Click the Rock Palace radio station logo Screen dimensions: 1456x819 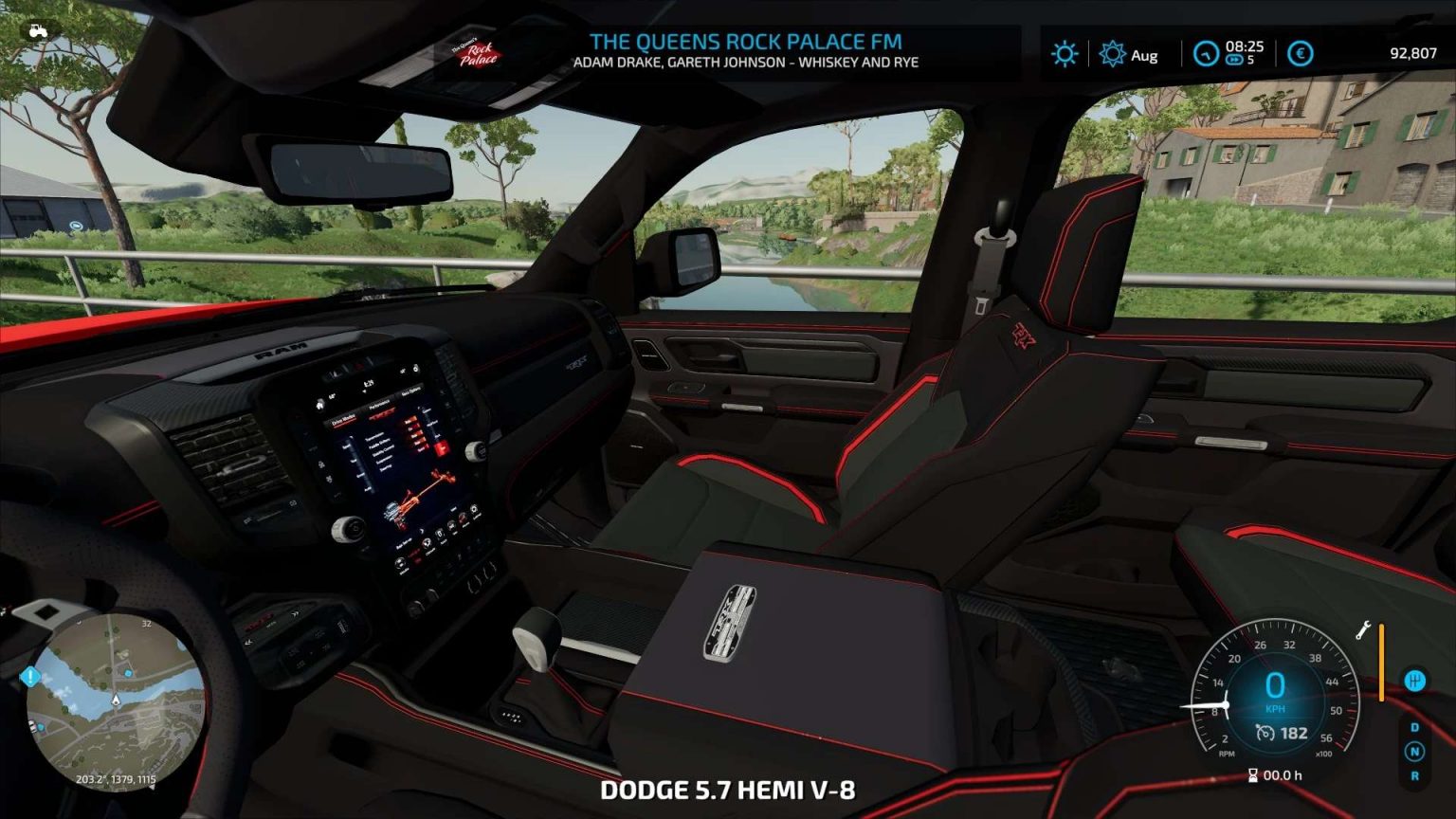point(477,52)
